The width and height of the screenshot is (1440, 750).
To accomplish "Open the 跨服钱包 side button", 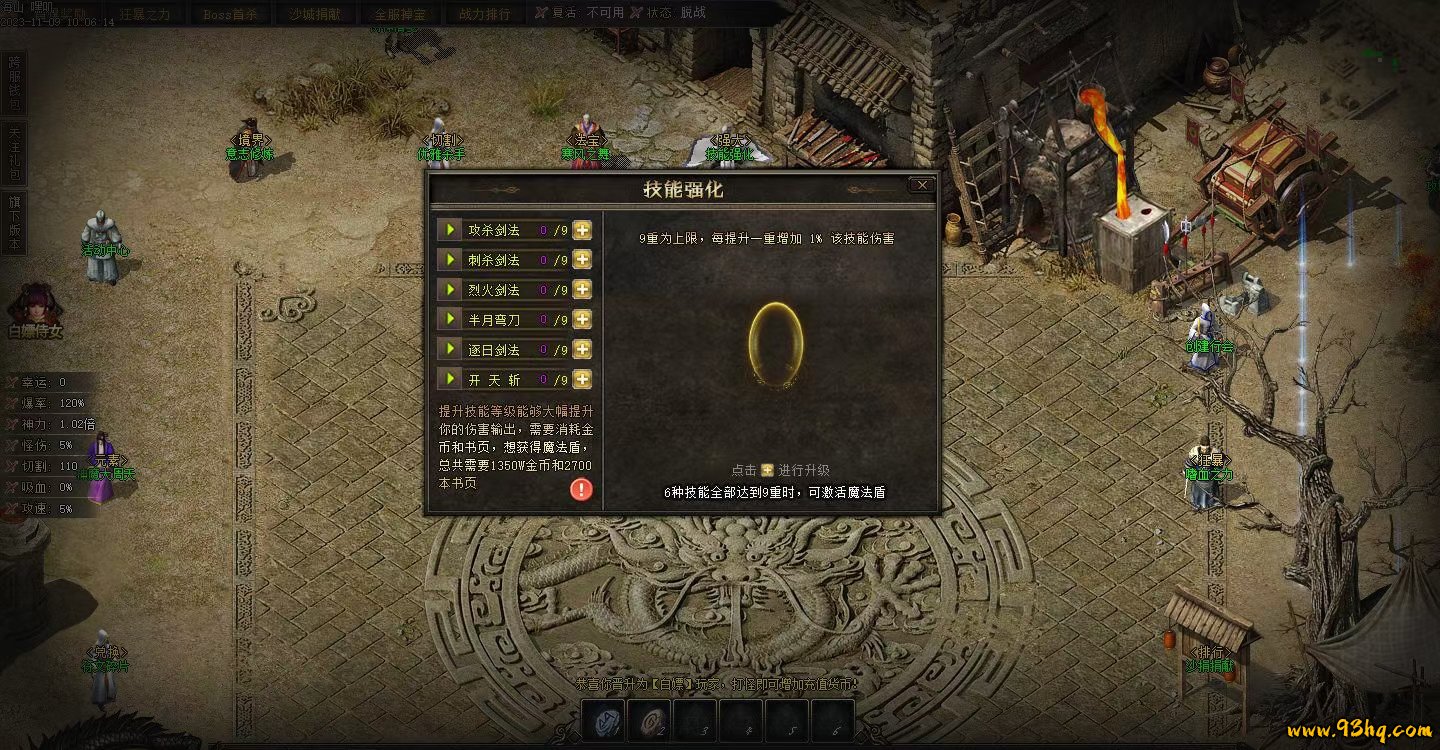I will [x=13, y=83].
